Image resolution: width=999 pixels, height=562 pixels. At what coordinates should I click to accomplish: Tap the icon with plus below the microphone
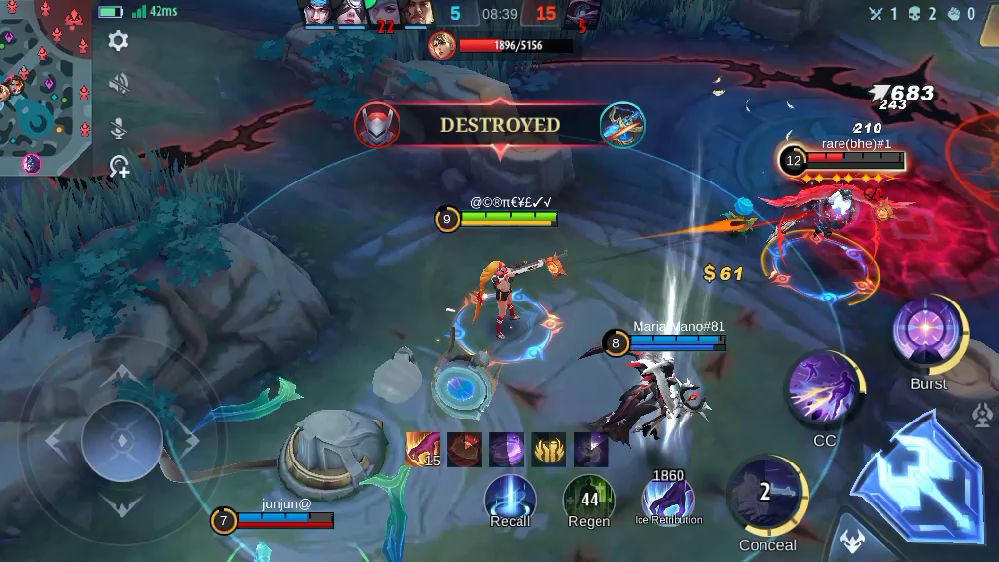[x=119, y=167]
